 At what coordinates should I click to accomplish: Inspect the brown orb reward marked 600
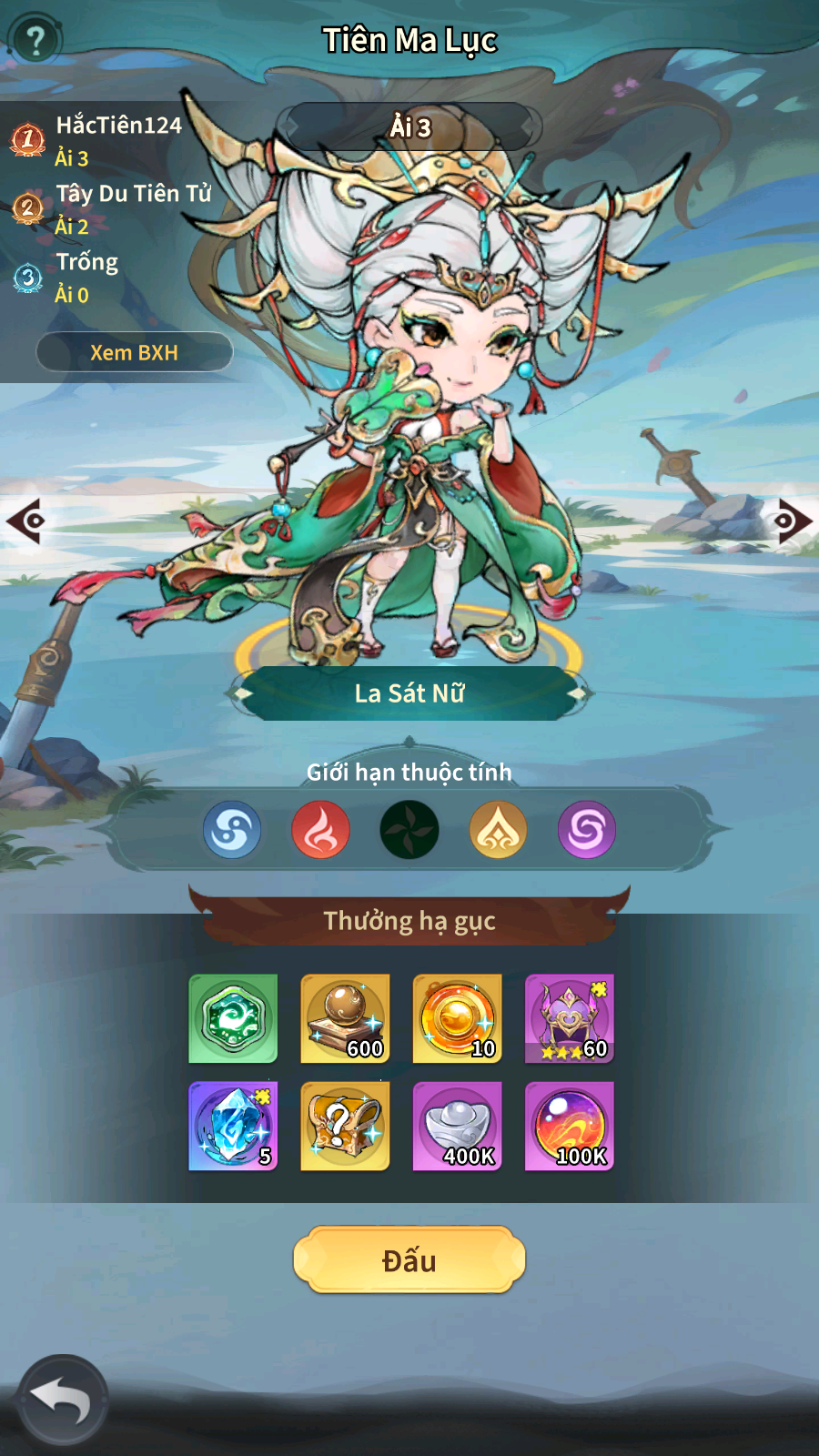click(345, 1018)
